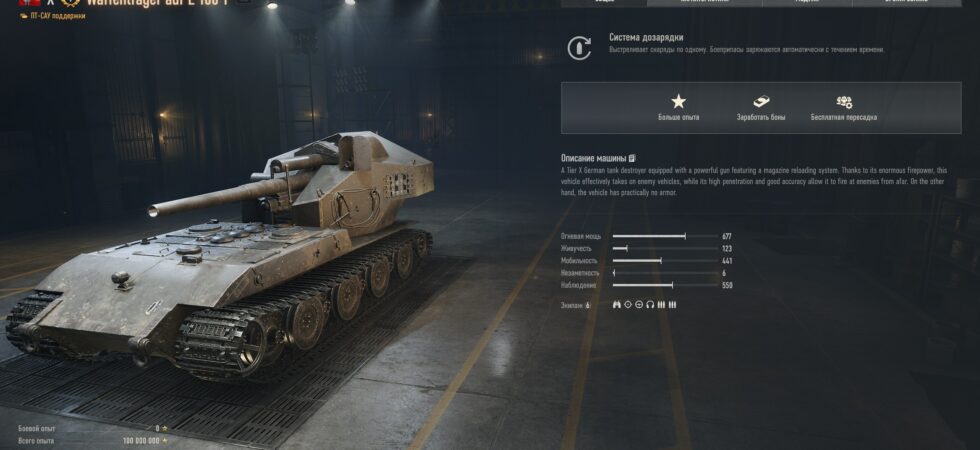Select the binoculars crew member icon
This screenshot has width=980, height=450.
click(617, 305)
